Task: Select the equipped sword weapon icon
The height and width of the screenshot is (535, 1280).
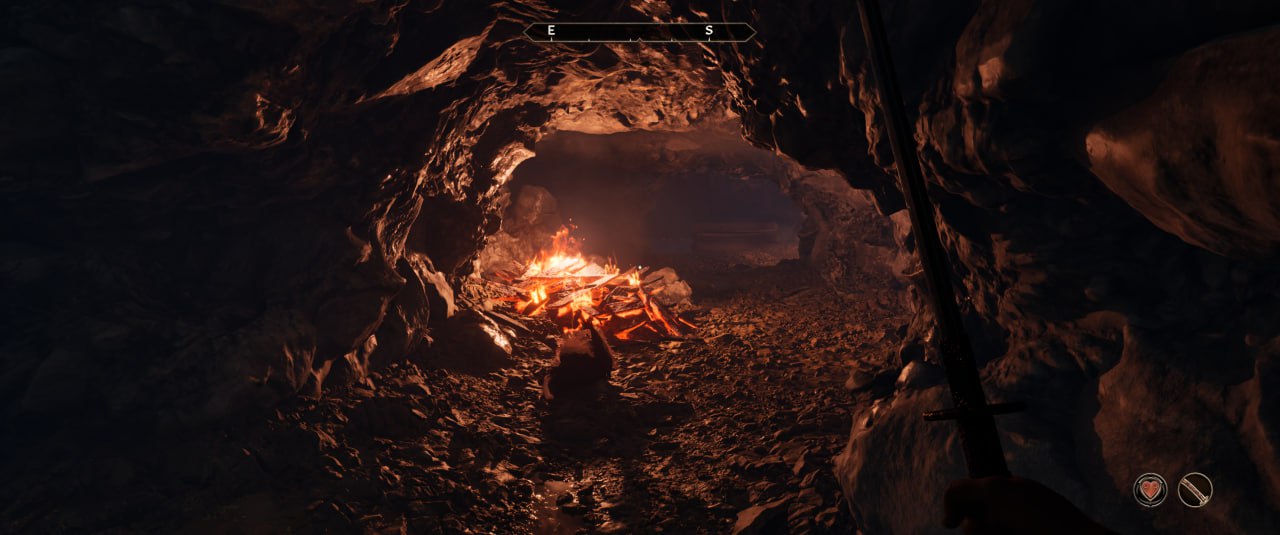Action: pos(1195,489)
